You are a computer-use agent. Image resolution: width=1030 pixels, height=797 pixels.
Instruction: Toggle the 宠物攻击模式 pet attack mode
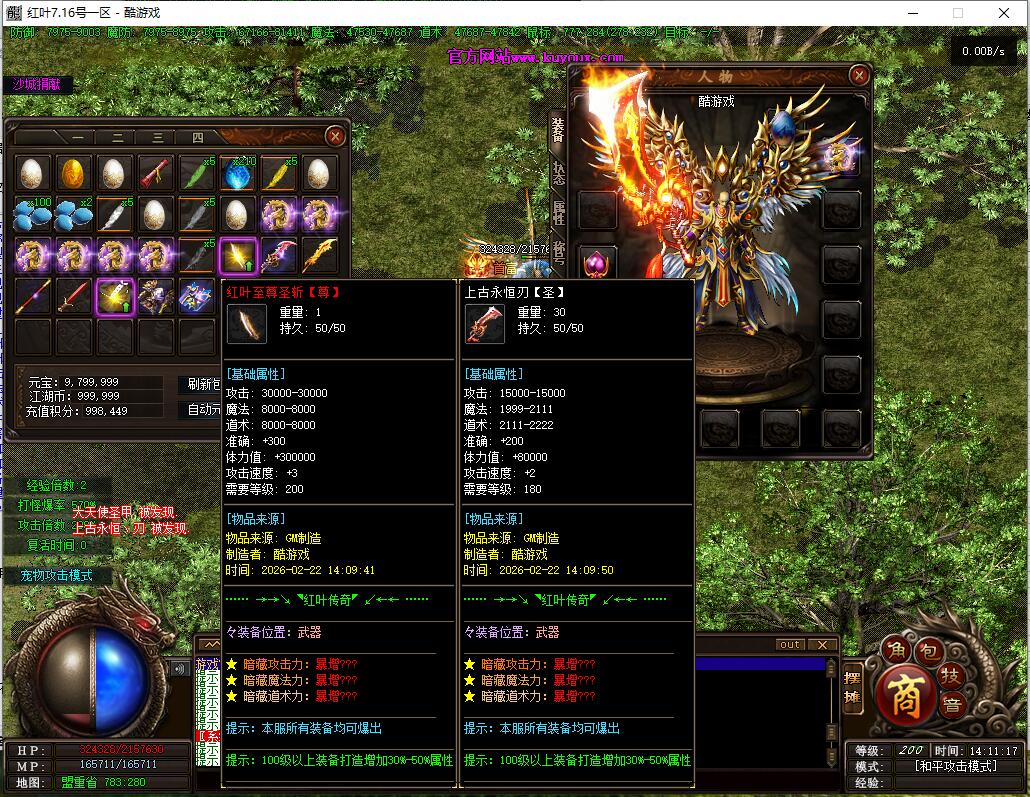[x=56, y=576]
